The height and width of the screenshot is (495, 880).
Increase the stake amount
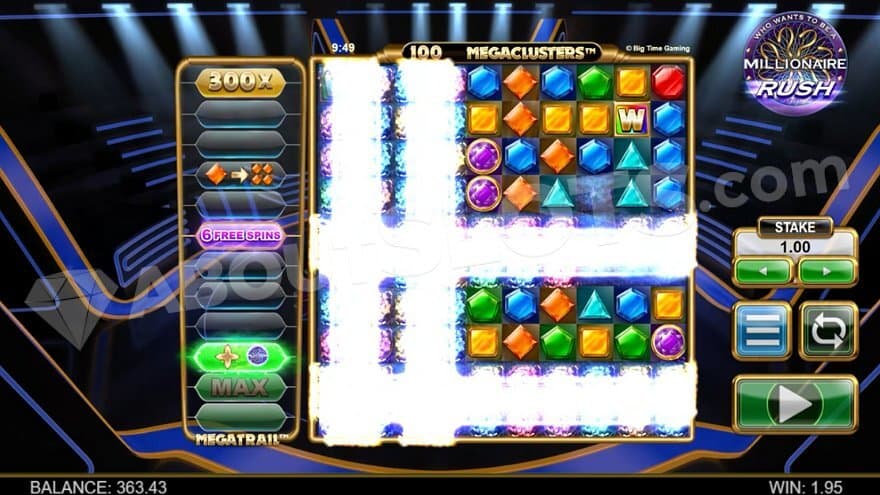826,270
